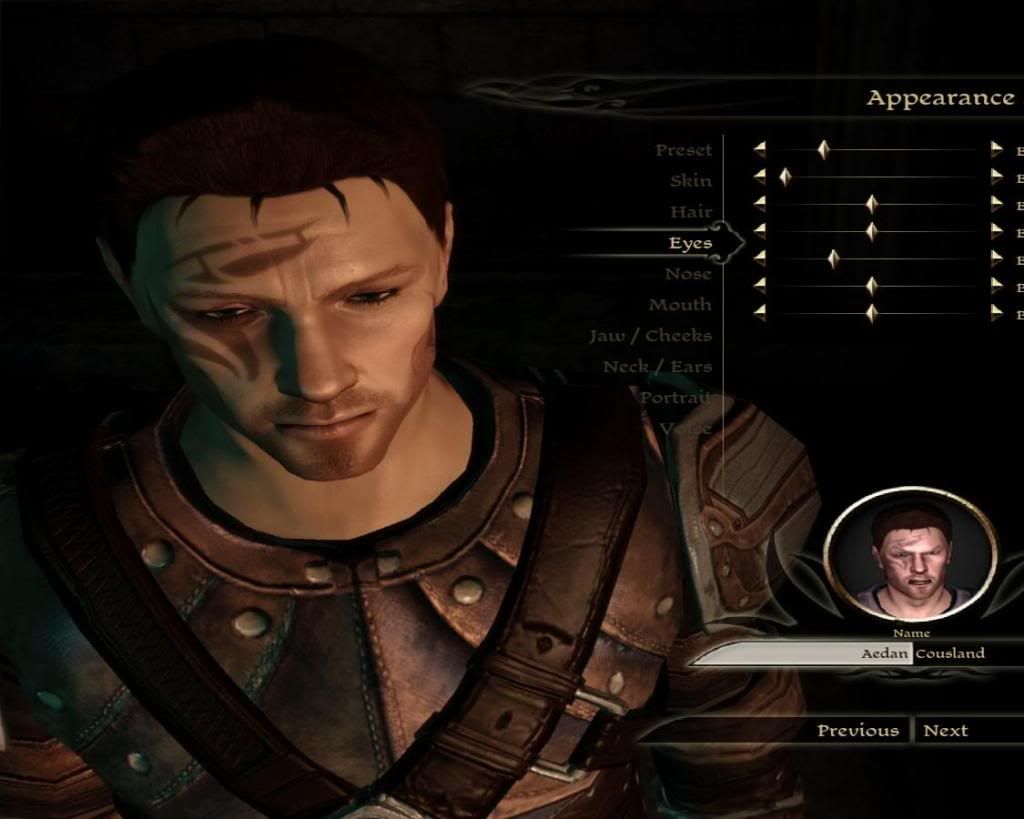
Task: Go to the Portrait category
Action: tap(675, 398)
